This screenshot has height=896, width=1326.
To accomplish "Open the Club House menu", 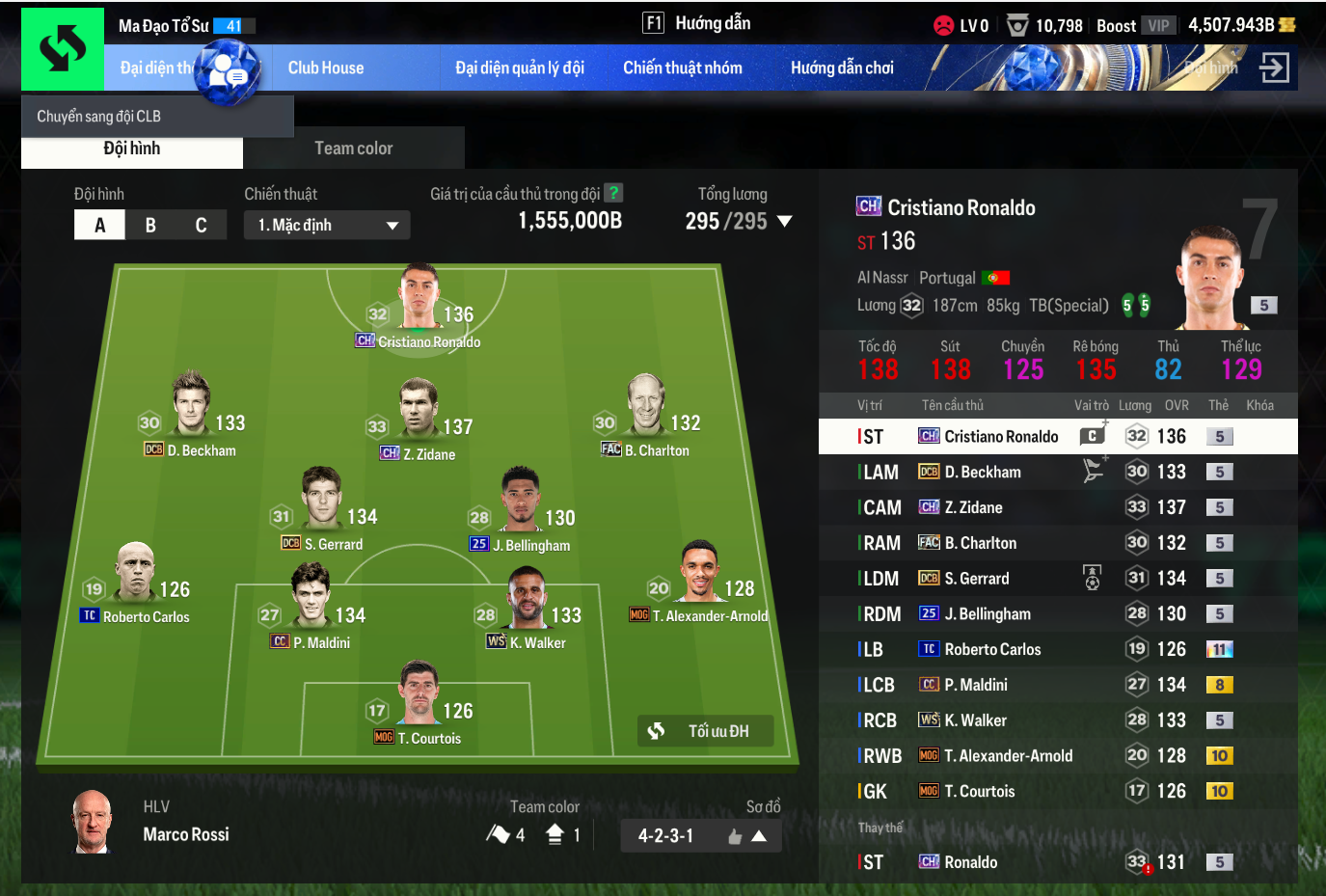I will (x=326, y=68).
